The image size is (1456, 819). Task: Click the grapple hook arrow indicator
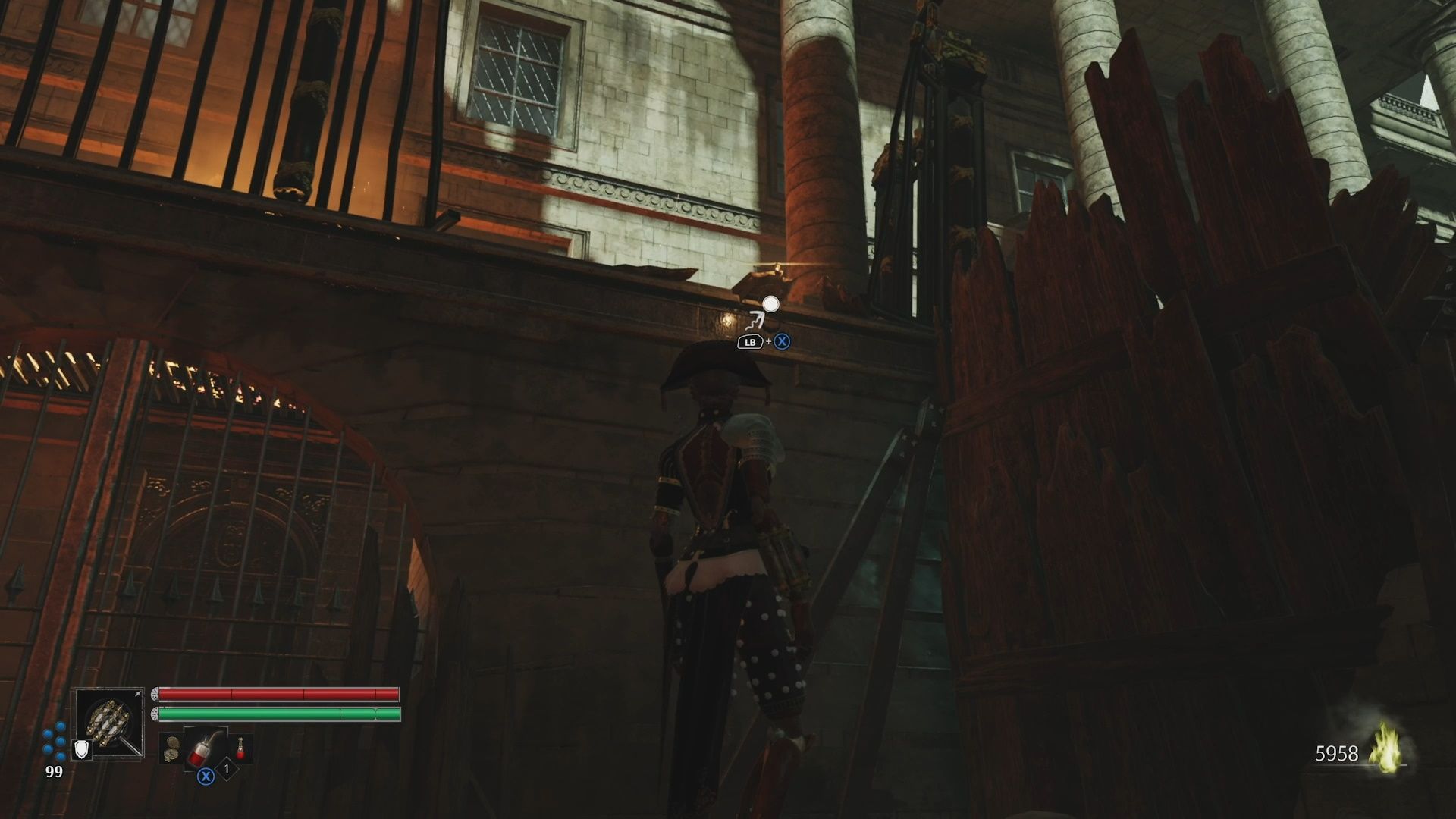tap(756, 322)
